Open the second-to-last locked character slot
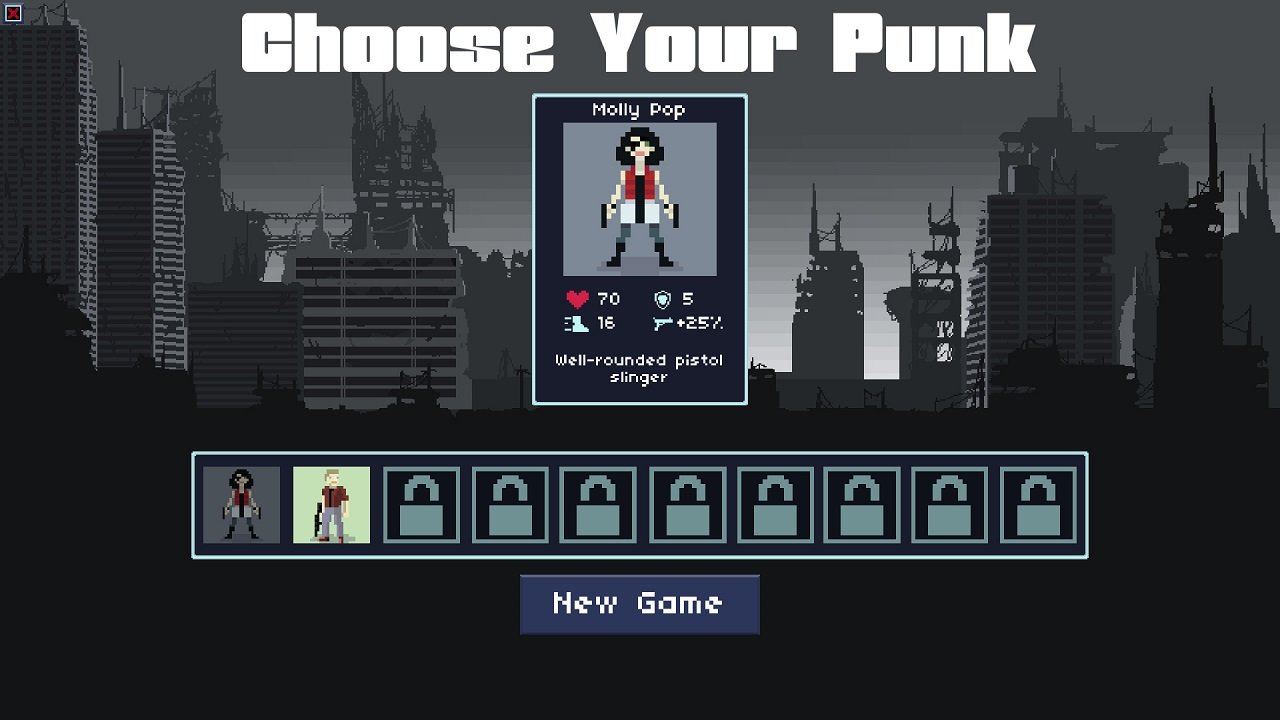Screen dimensions: 1280x720 coord(950,505)
